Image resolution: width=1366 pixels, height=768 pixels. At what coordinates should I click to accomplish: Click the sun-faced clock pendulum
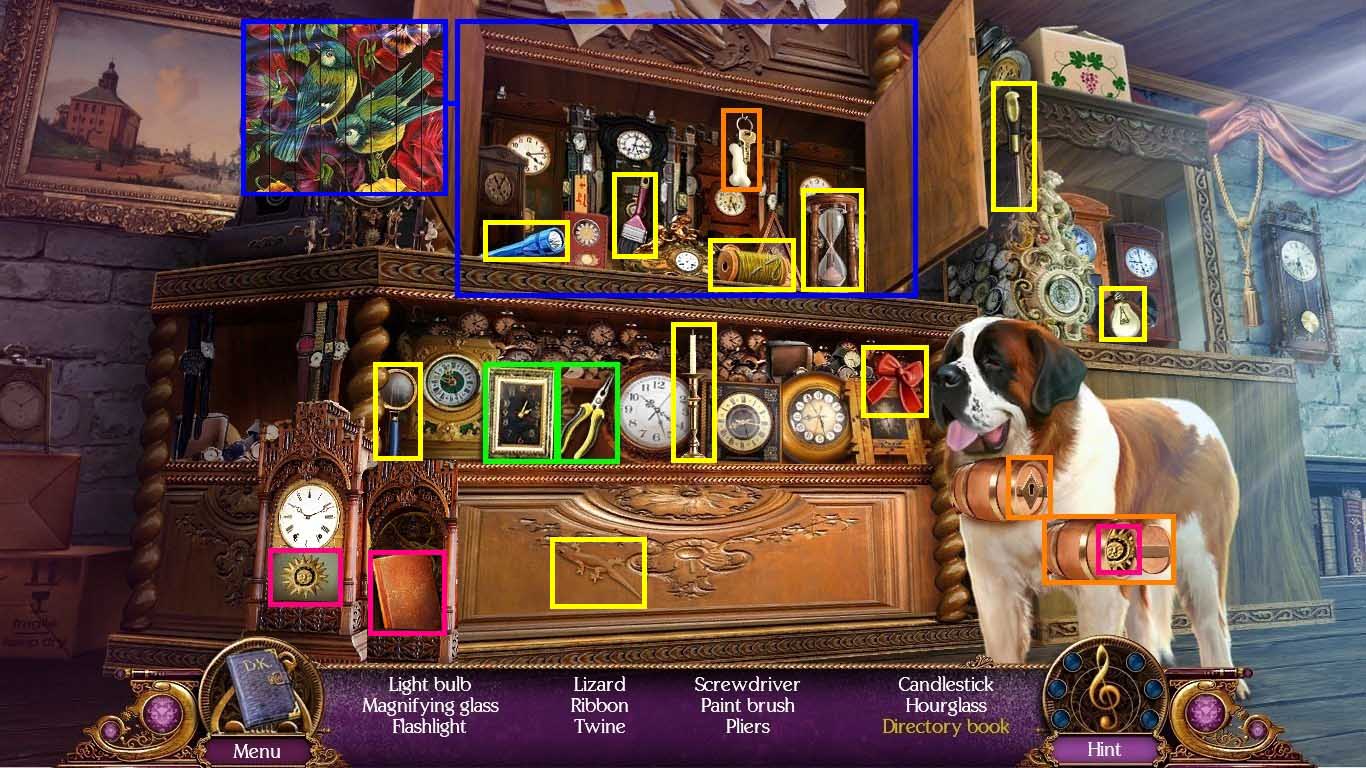coord(307,575)
